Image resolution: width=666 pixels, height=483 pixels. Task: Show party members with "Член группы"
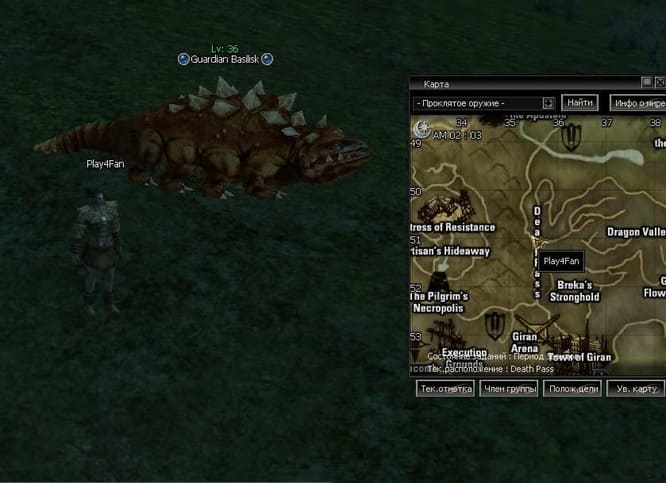(508, 388)
